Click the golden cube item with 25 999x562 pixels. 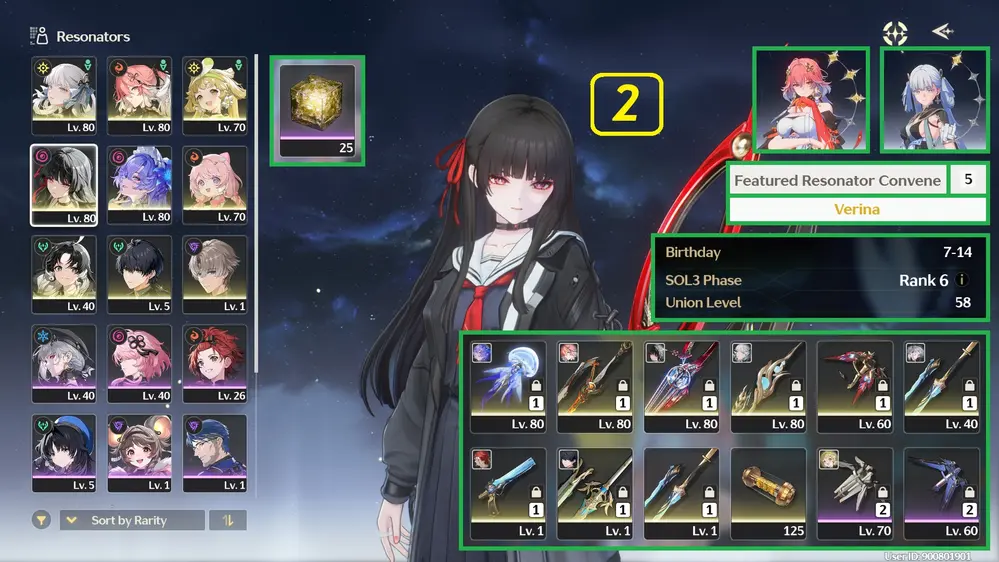(x=318, y=109)
